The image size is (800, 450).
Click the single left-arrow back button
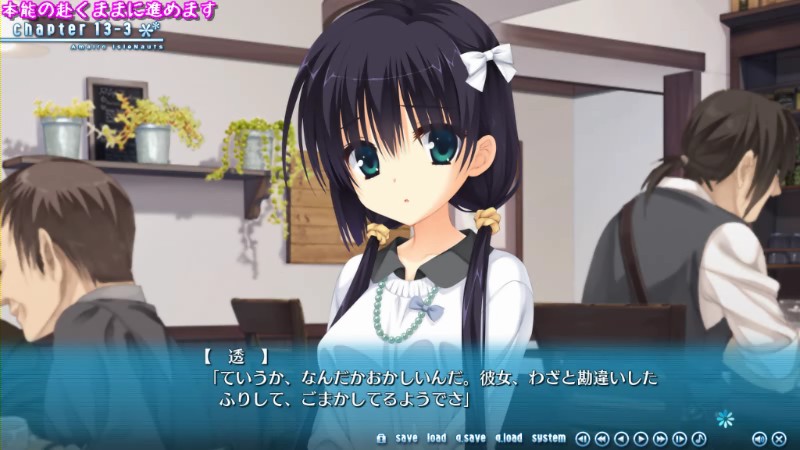(621, 438)
